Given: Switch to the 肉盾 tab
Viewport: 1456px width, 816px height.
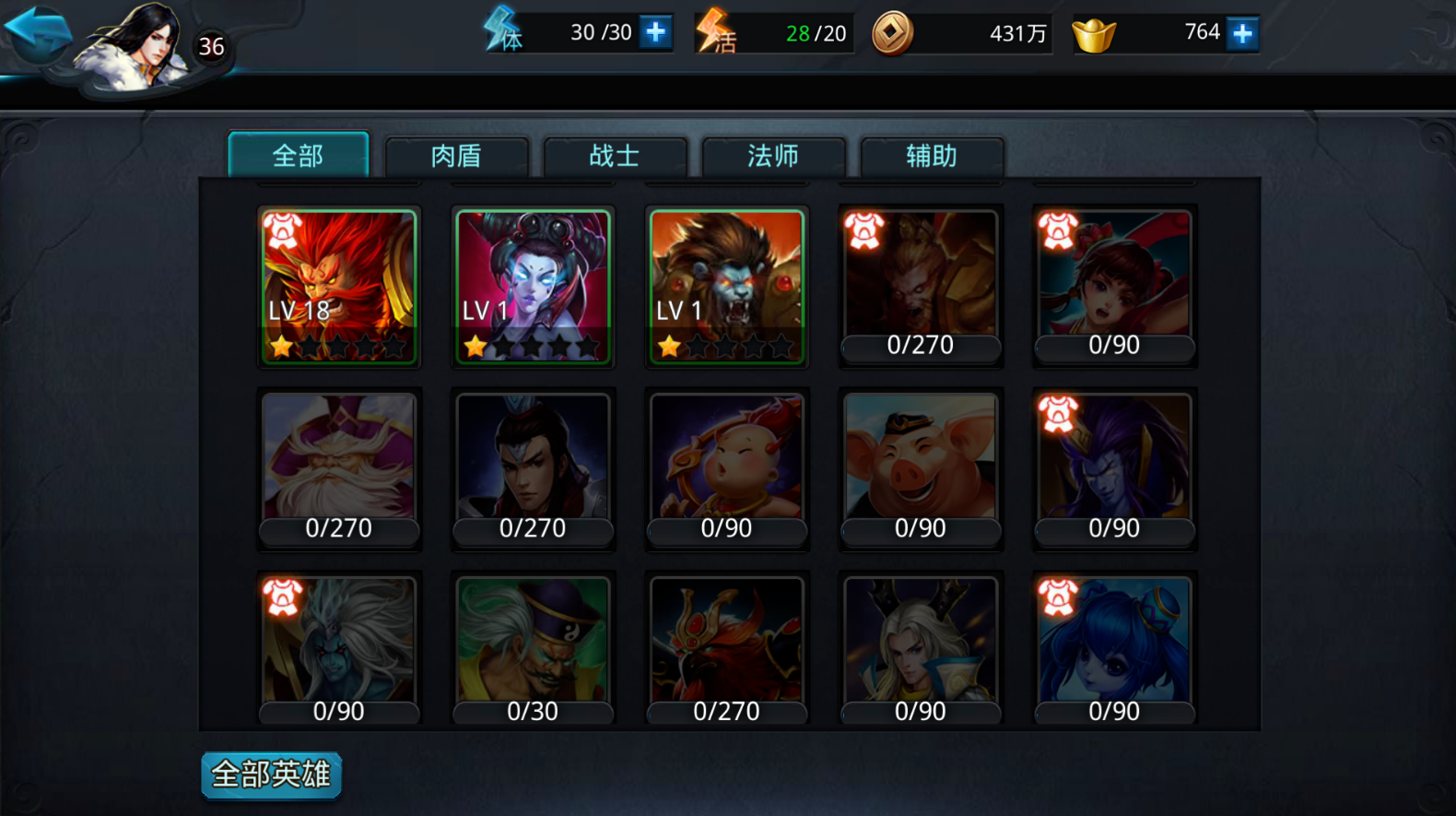Looking at the screenshot, I should [x=456, y=156].
